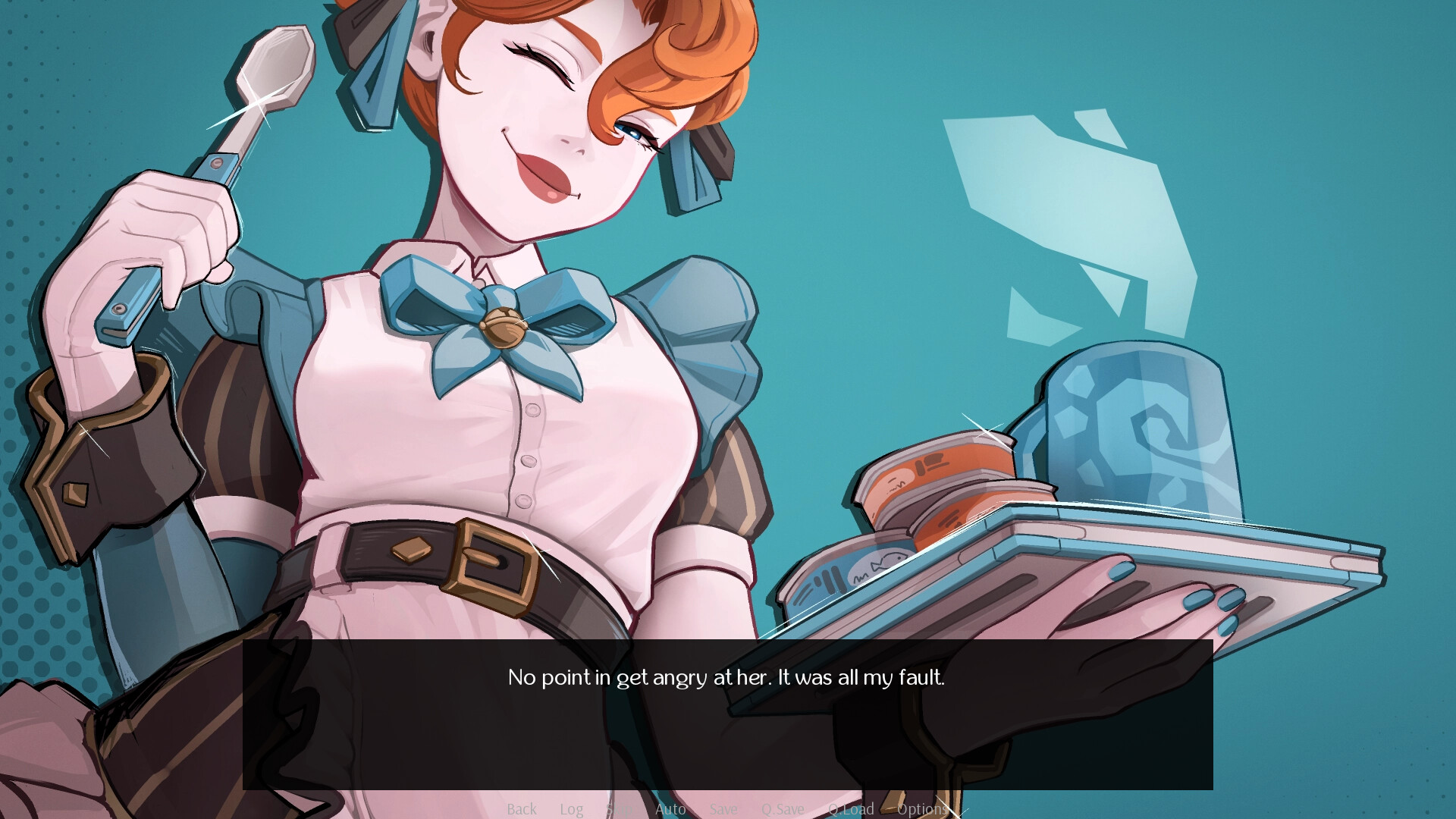Enable Skip mode
Image resolution: width=1456 pixels, height=819 pixels.
tap(622, 809)
